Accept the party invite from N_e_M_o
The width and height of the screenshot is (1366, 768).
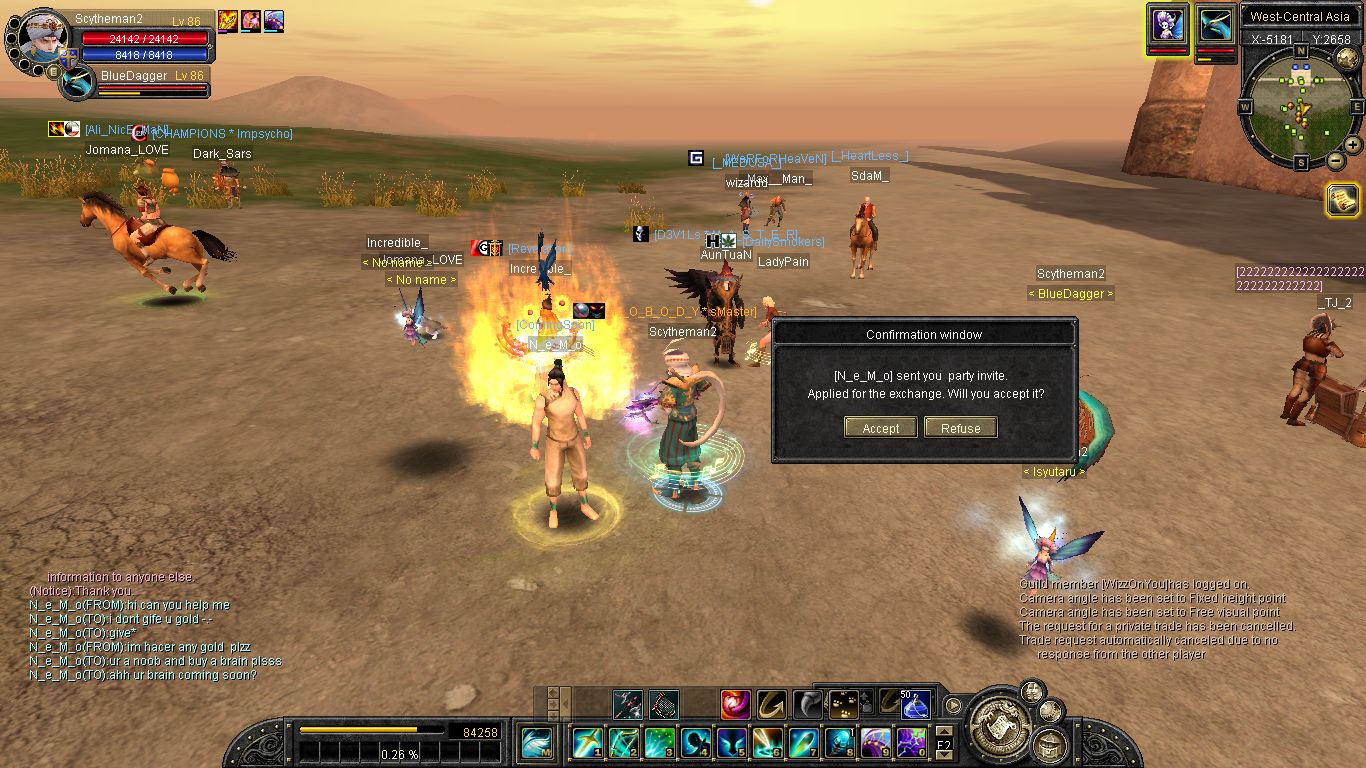881,428
